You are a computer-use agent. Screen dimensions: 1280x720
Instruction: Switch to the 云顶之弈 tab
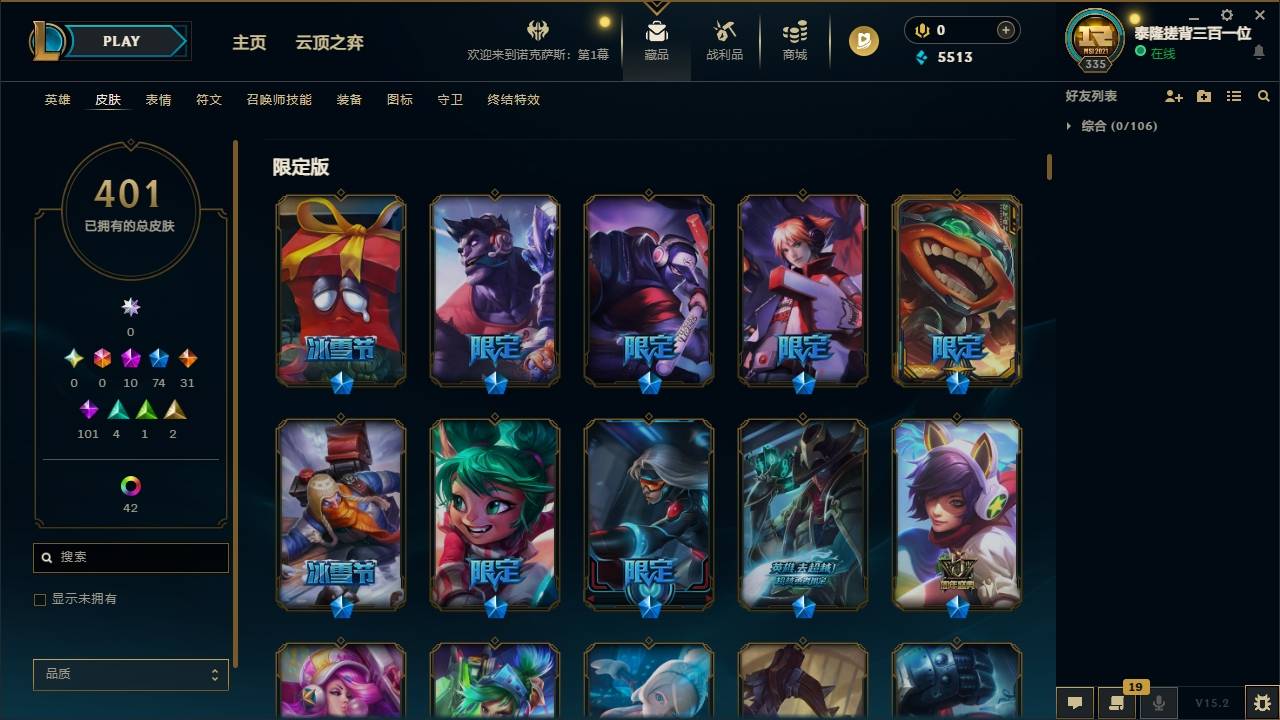(330, 42)
